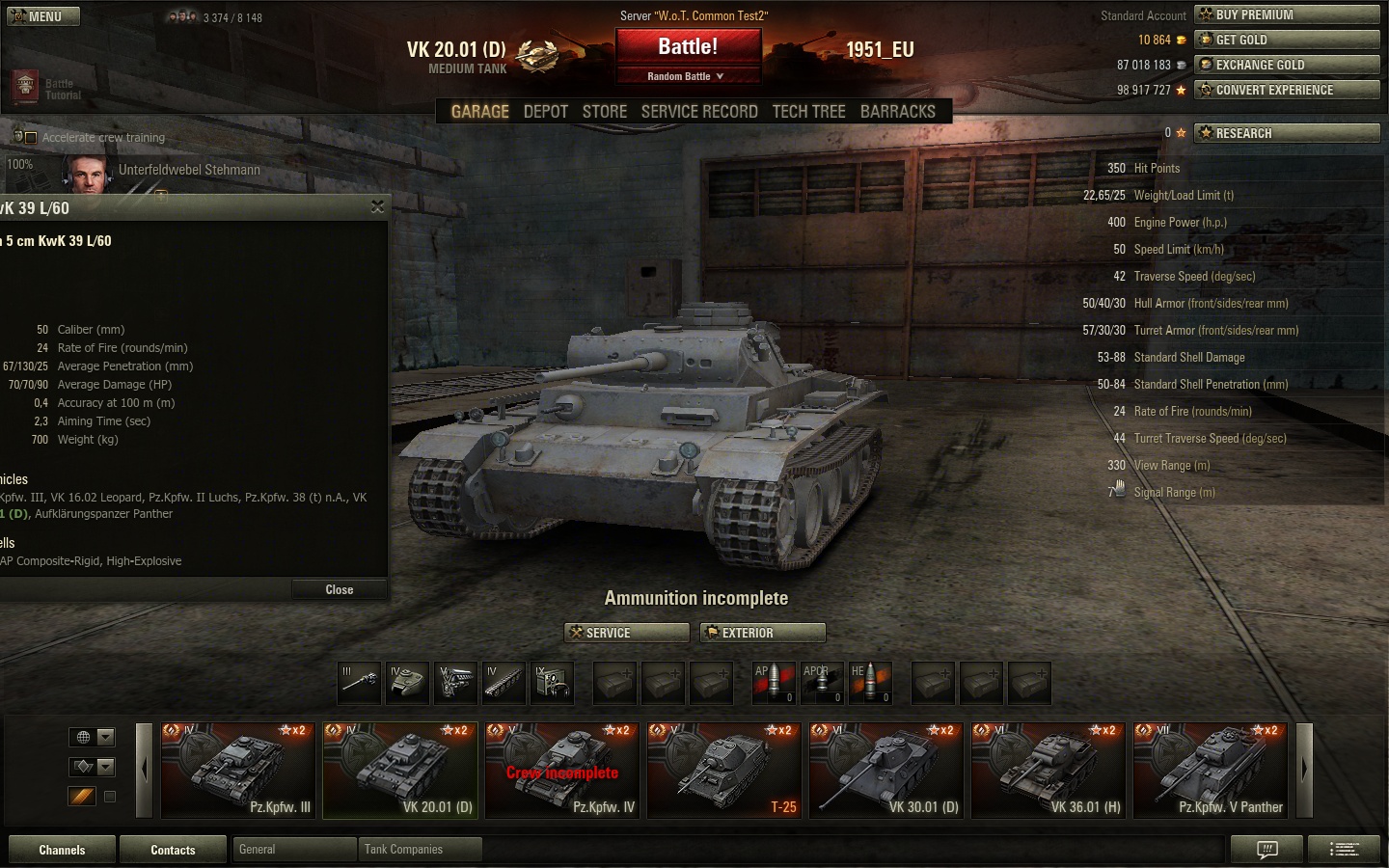
Task: Click the Buy Premium button
Action: pos(1287,14)
